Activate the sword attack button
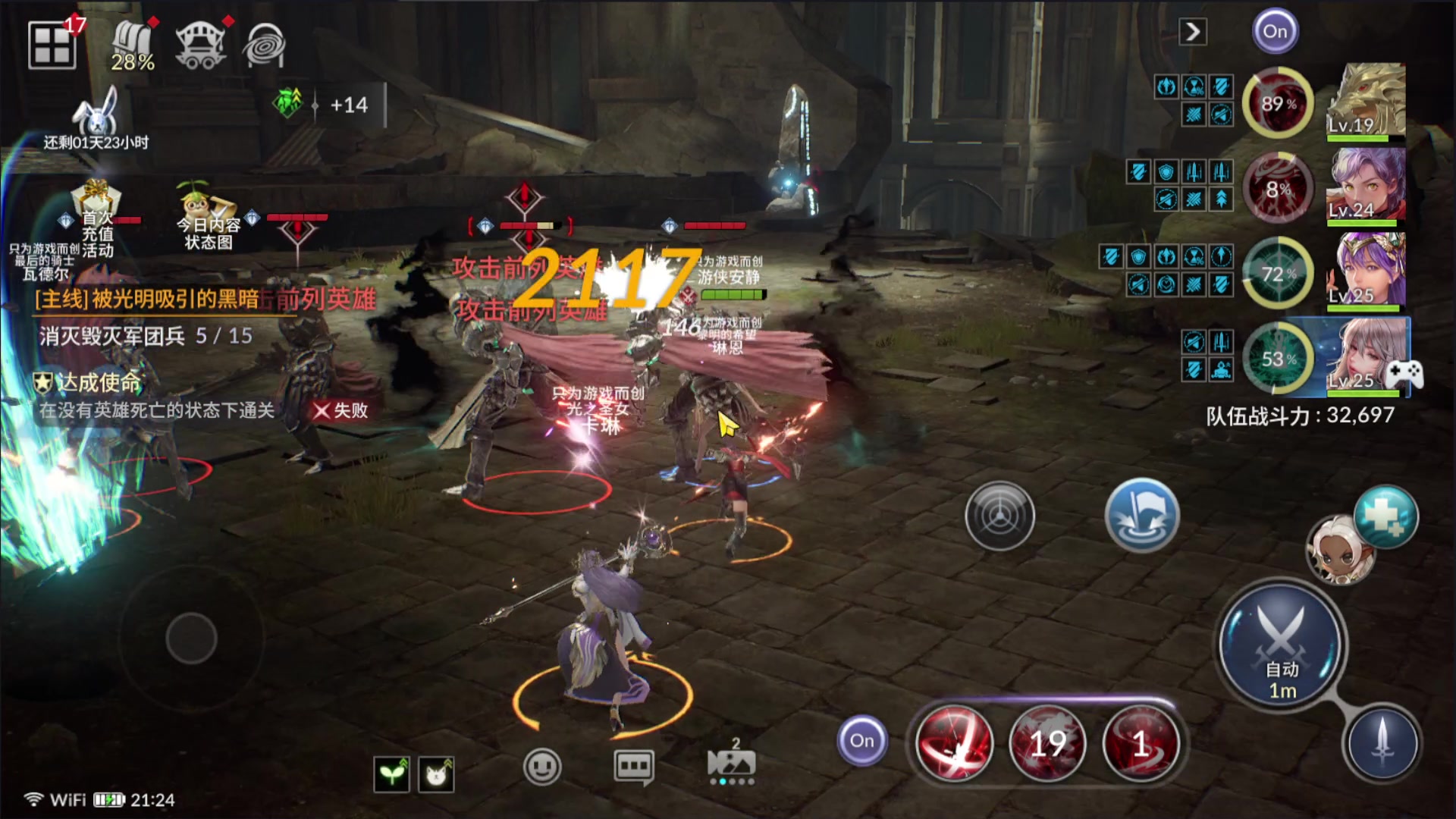1456x819 pixels. (x=1381, y=743)
